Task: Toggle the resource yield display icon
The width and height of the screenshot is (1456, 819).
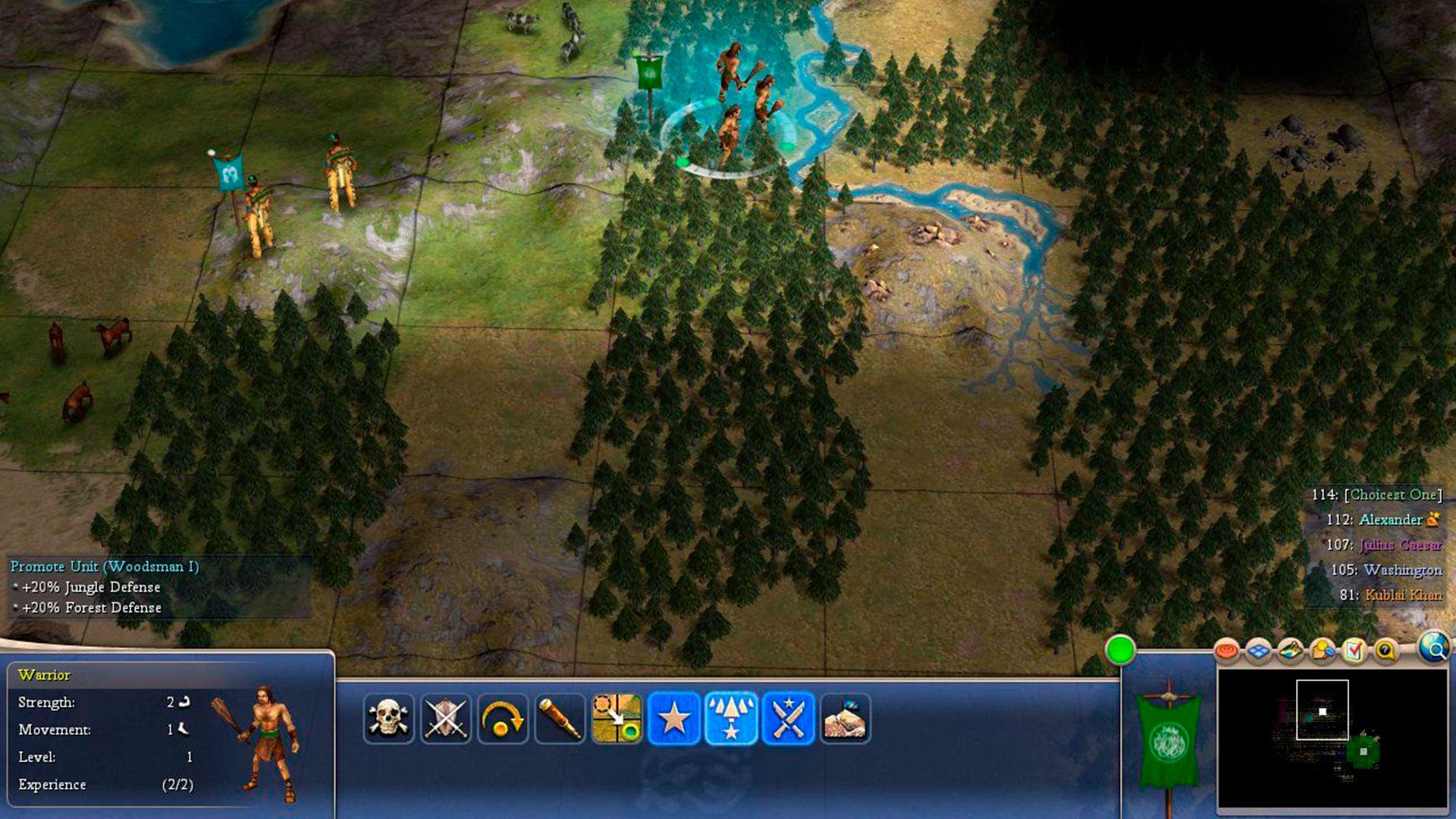Action: tap(1323, 651)
